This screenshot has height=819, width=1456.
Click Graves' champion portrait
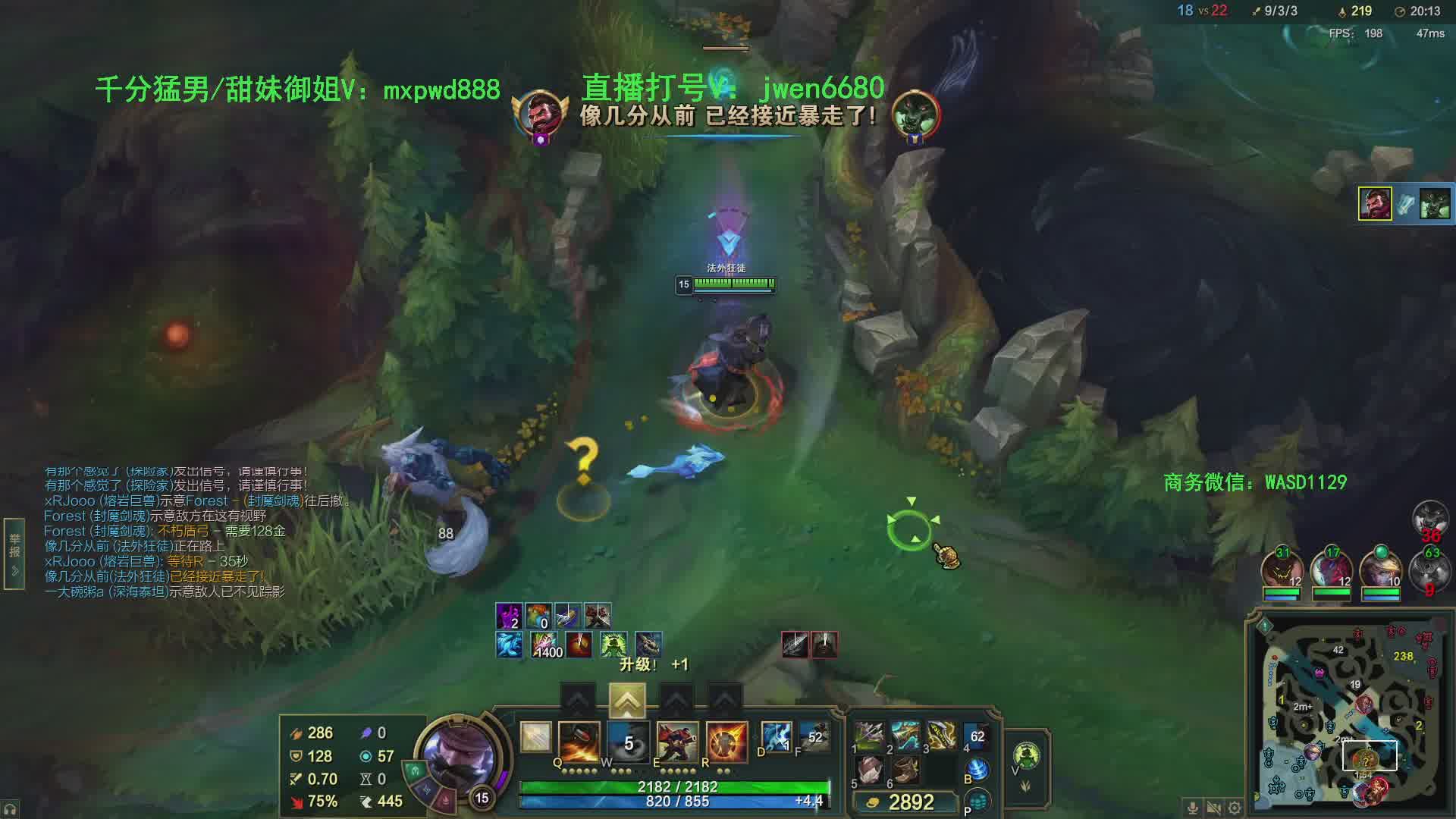click(x=459, y=755)
